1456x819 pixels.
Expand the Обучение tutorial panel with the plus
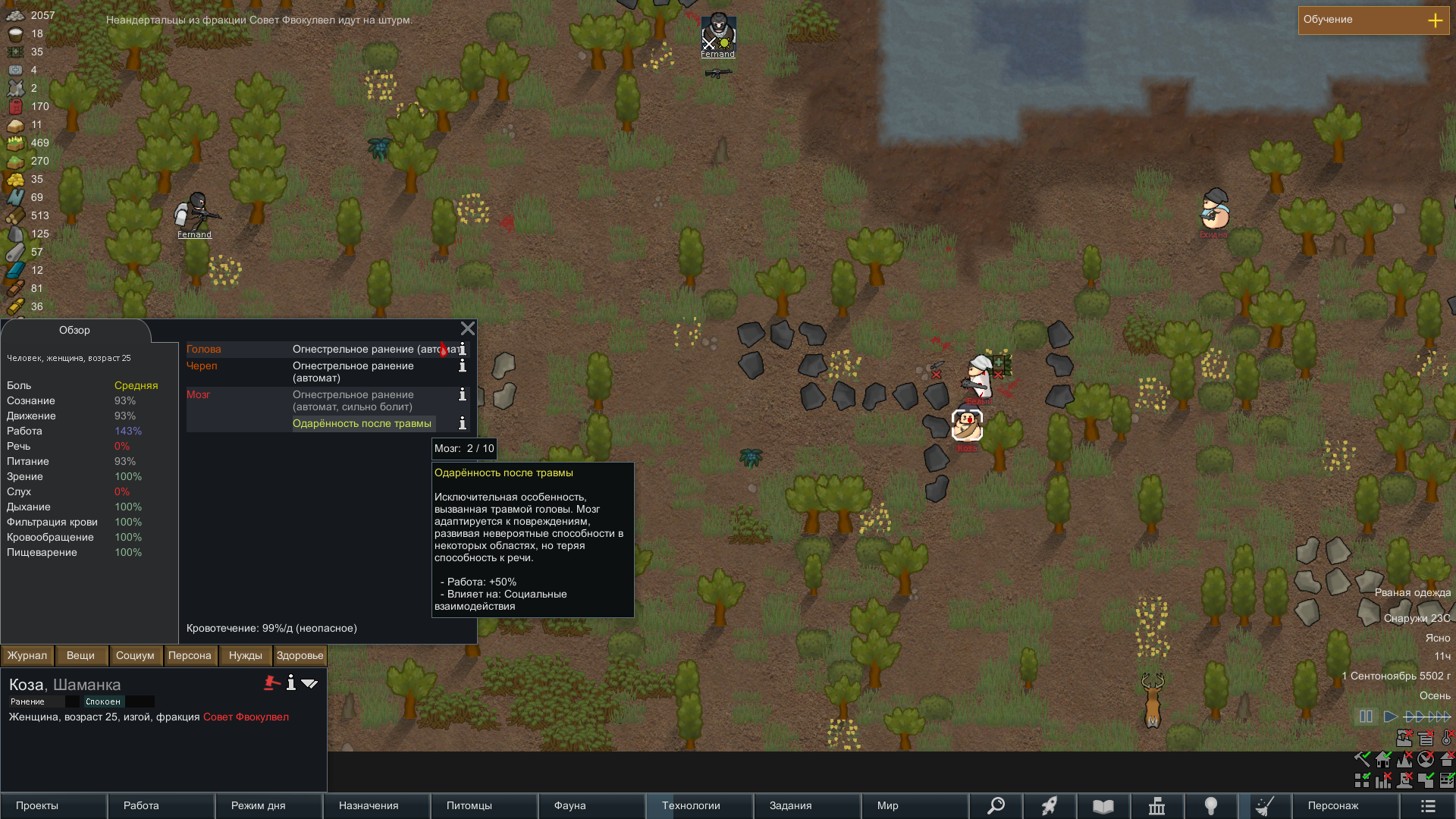point(1435,20)
